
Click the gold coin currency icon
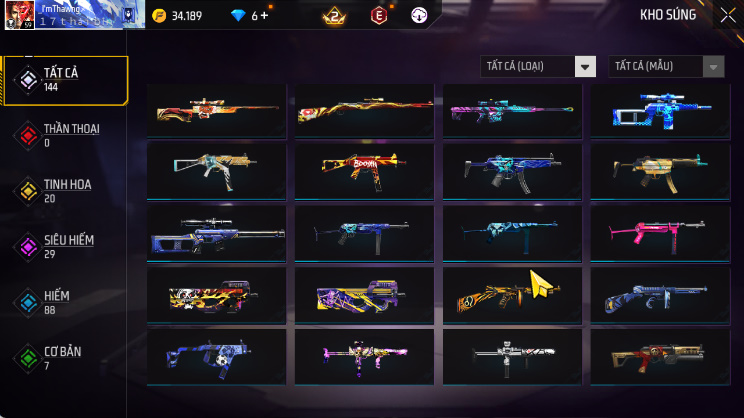point(160,15)
